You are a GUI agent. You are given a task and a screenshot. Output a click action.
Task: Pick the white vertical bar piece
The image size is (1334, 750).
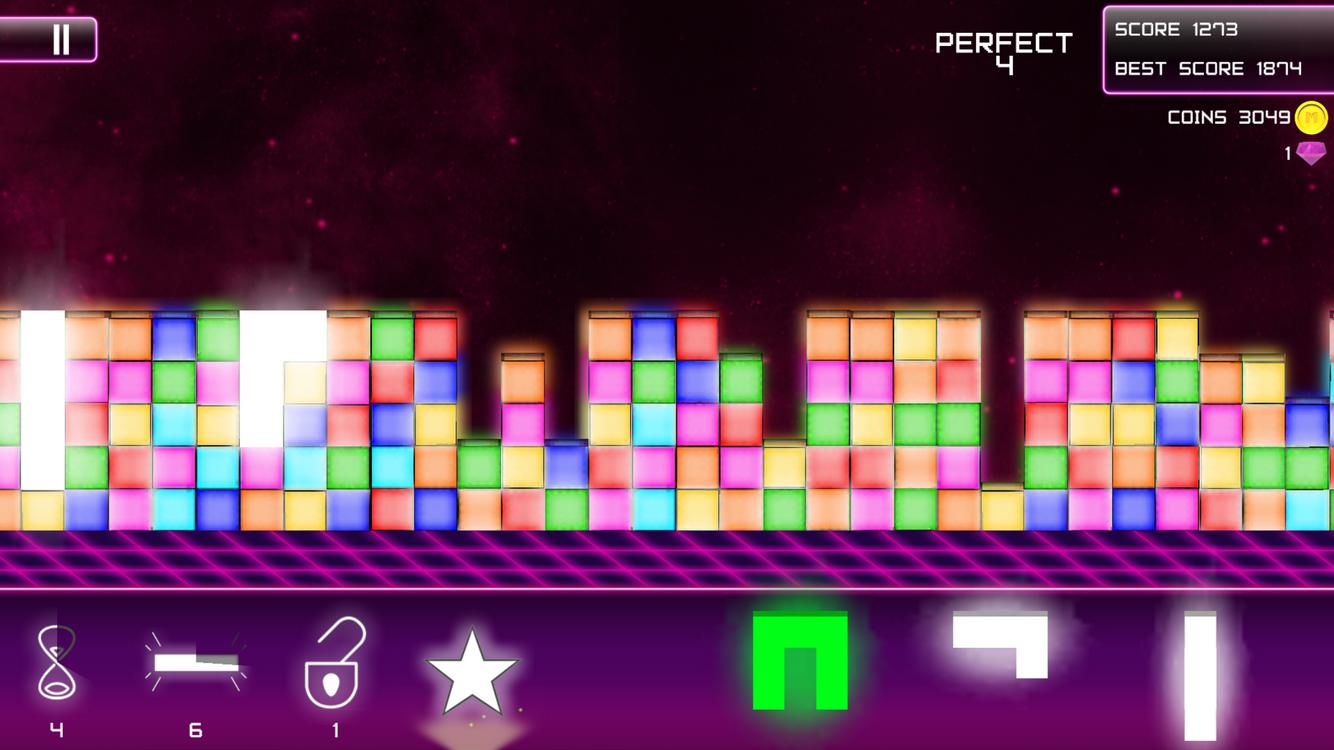tap(1200, 676)
